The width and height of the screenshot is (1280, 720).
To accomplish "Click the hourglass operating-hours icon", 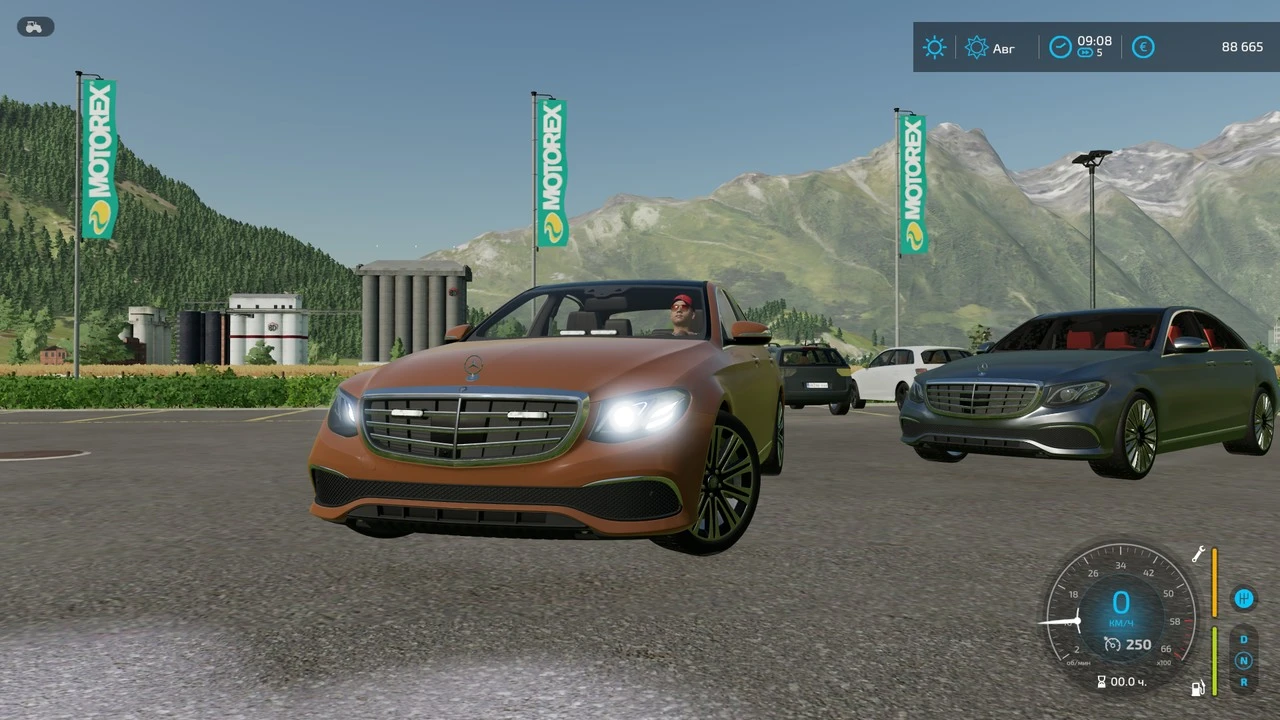I will (1101, 681).
